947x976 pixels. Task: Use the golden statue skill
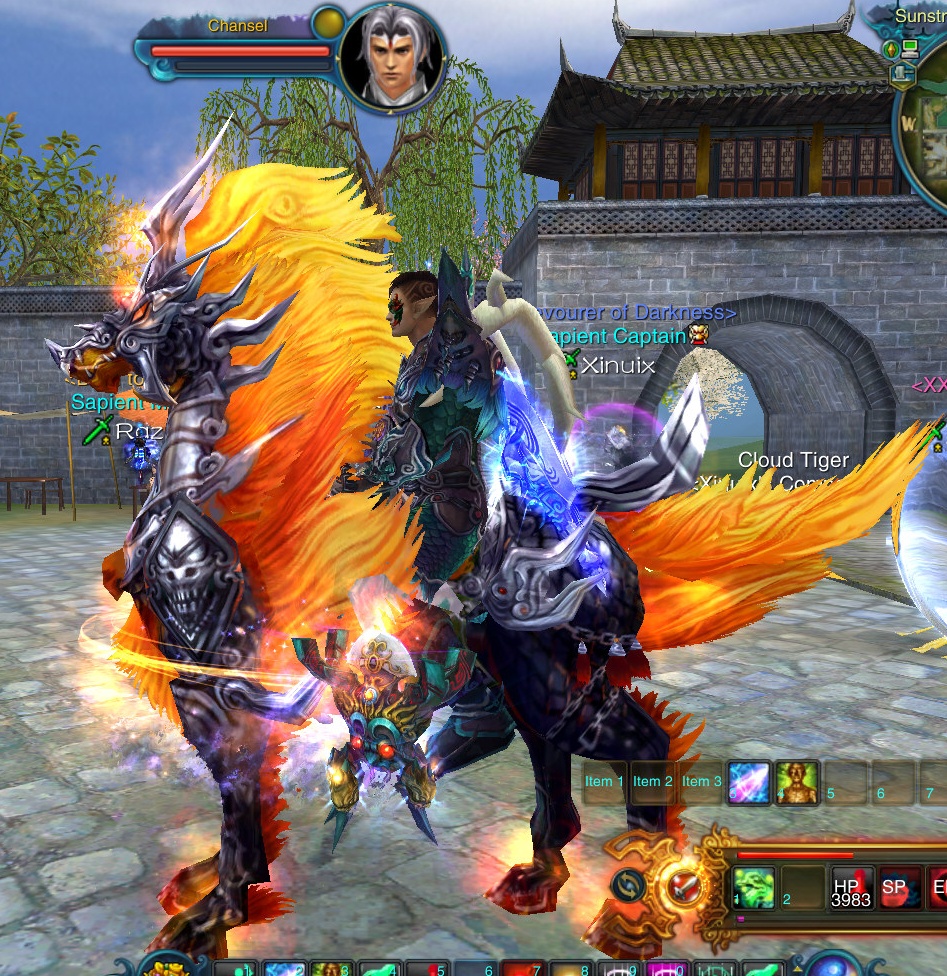pyautogui.click(x=796, y=782)
